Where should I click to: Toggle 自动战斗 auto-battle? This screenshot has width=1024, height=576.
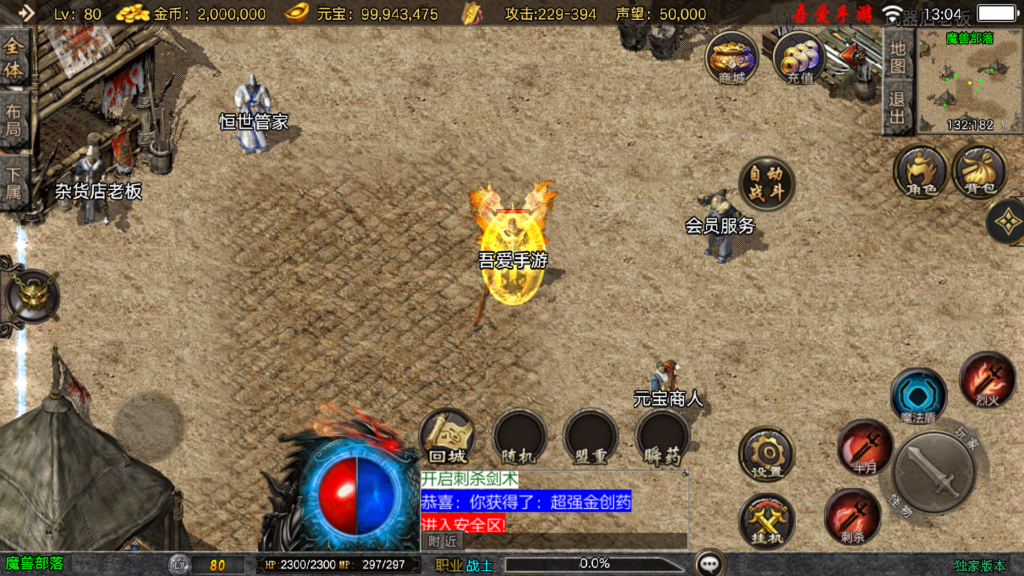[767, 183]
